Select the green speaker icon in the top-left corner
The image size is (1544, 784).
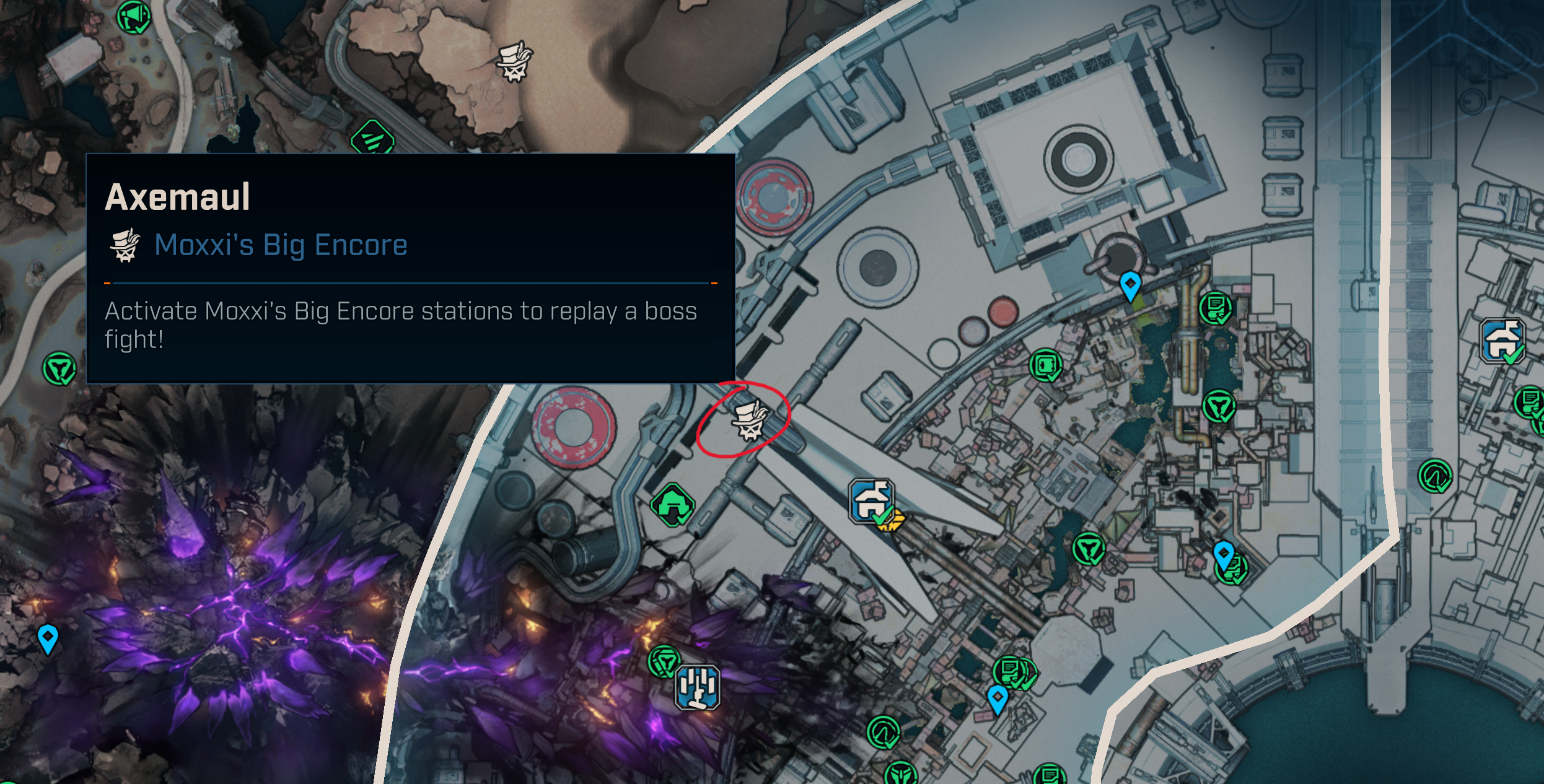tap(133, 15)
